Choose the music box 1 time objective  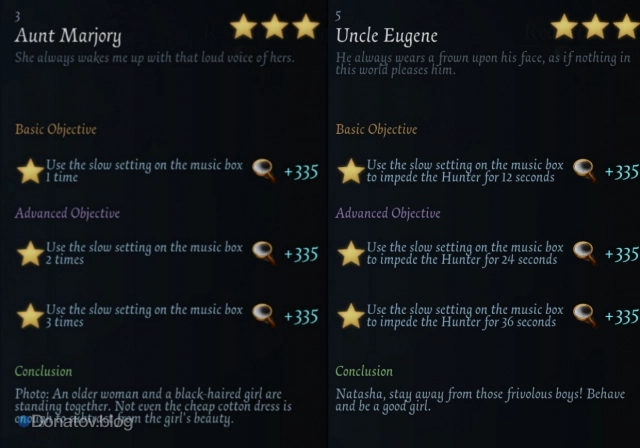144,171
